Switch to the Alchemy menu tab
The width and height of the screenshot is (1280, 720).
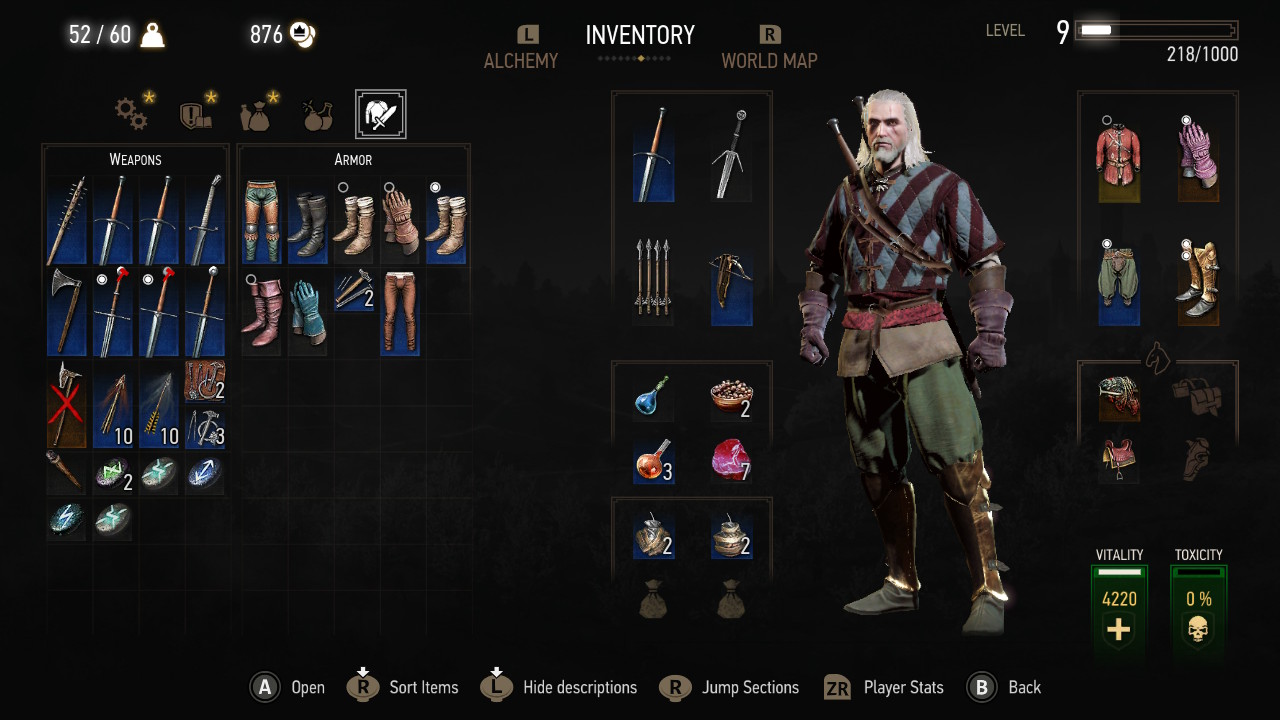pos(520,60)
